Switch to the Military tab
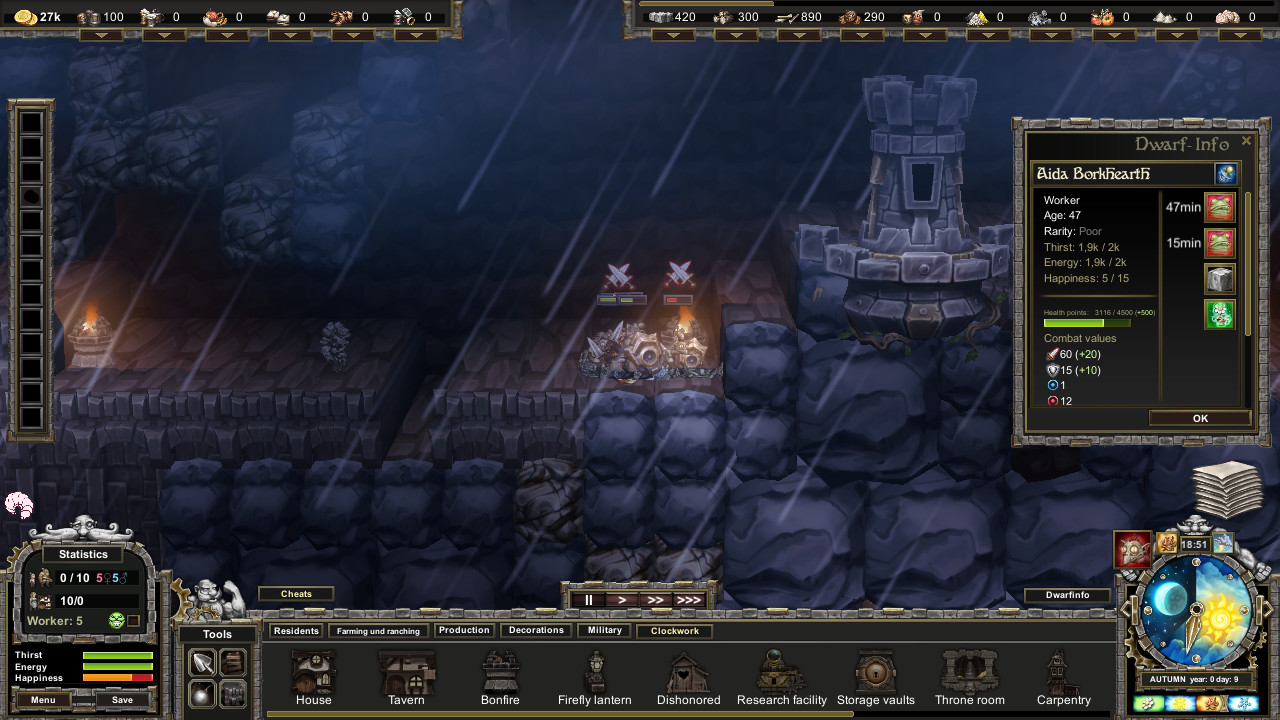This screenshot has height=720, width=1280. tap(603, 630)
